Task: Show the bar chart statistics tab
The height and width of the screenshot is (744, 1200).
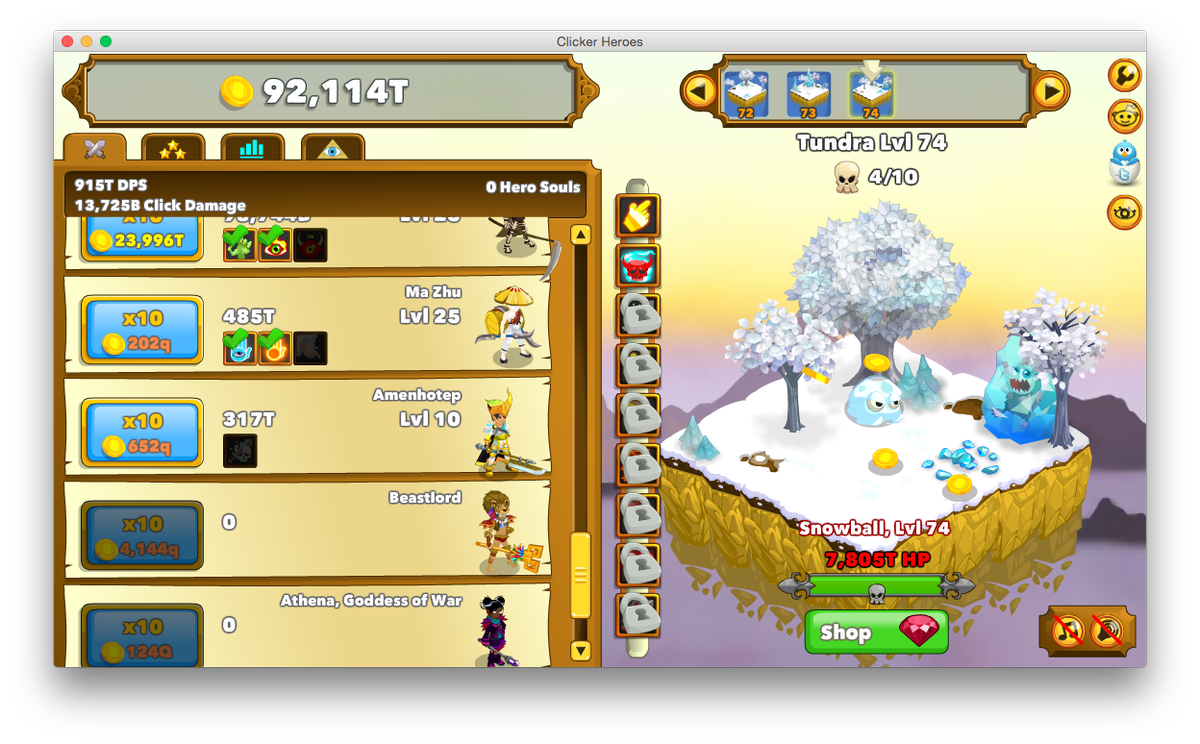Action: pos(252,149)
